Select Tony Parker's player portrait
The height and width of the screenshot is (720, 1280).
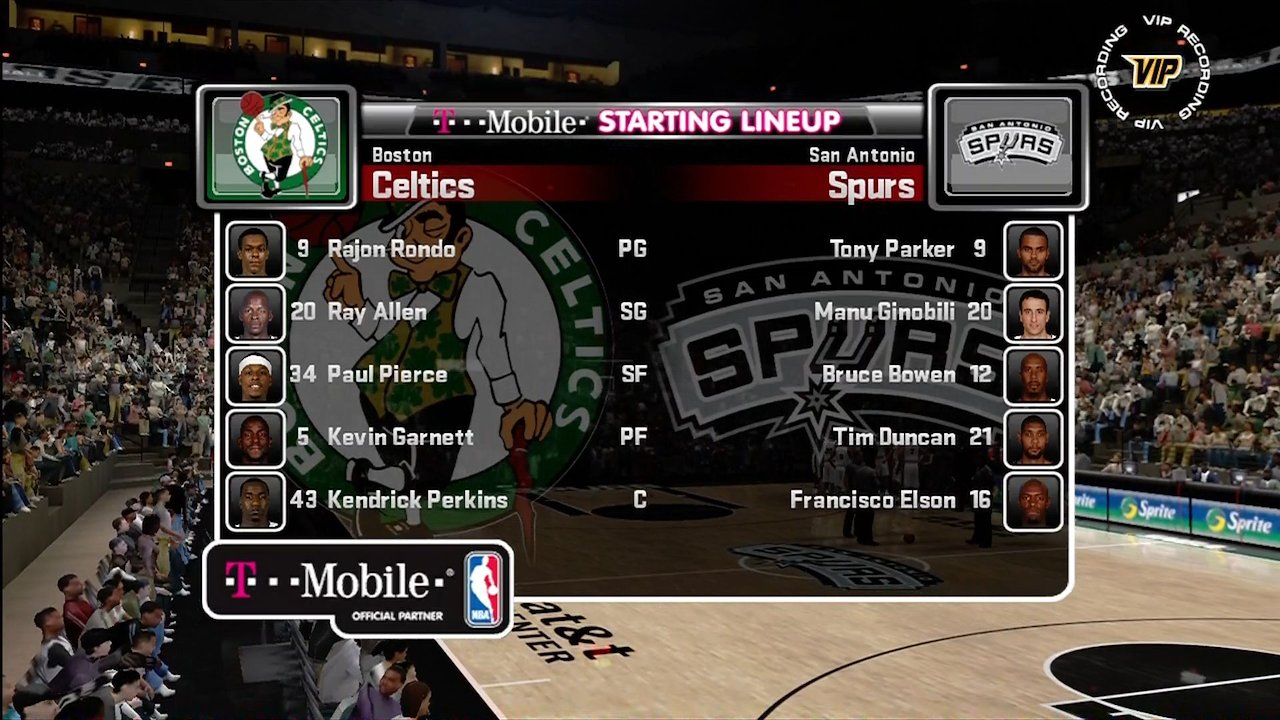(x=1033, y=250)
